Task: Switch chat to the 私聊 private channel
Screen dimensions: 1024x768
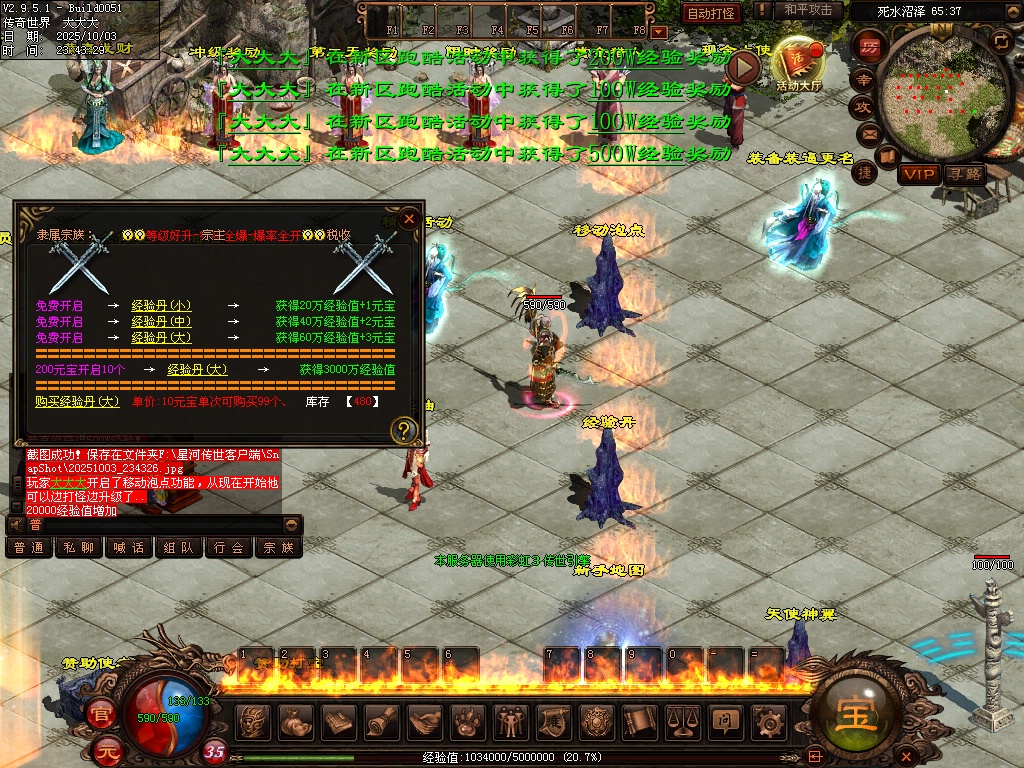Action: pyautogui.click(x=77, y=548)
